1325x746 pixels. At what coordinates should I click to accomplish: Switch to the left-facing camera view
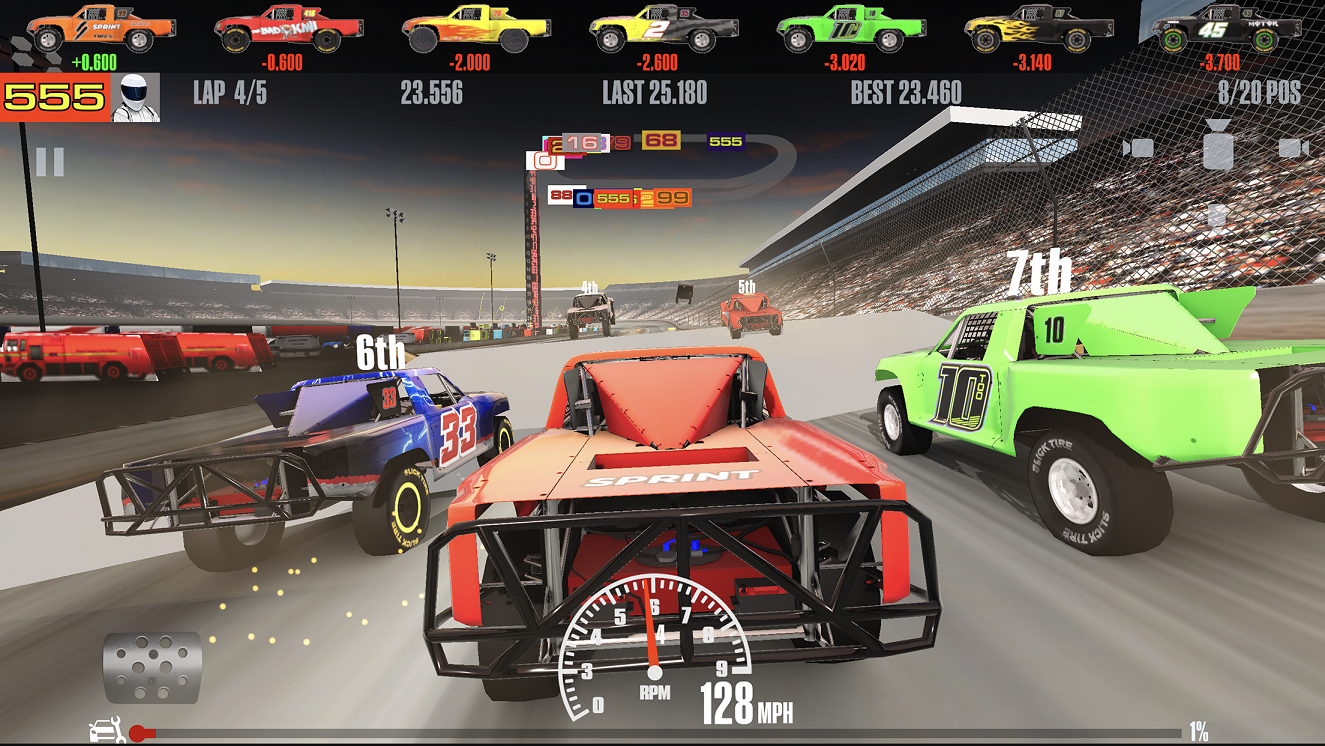(1138, 149)
